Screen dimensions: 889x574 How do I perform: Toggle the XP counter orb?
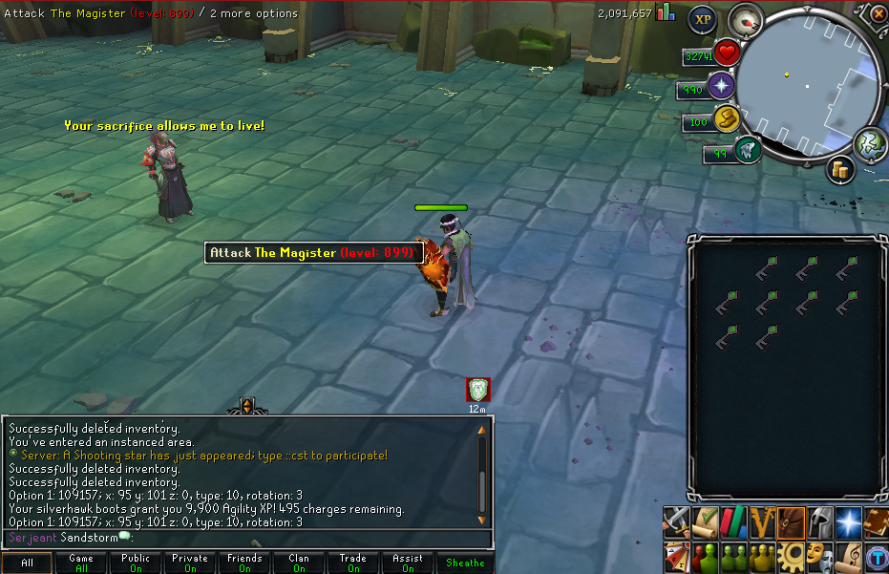(702, 19)
